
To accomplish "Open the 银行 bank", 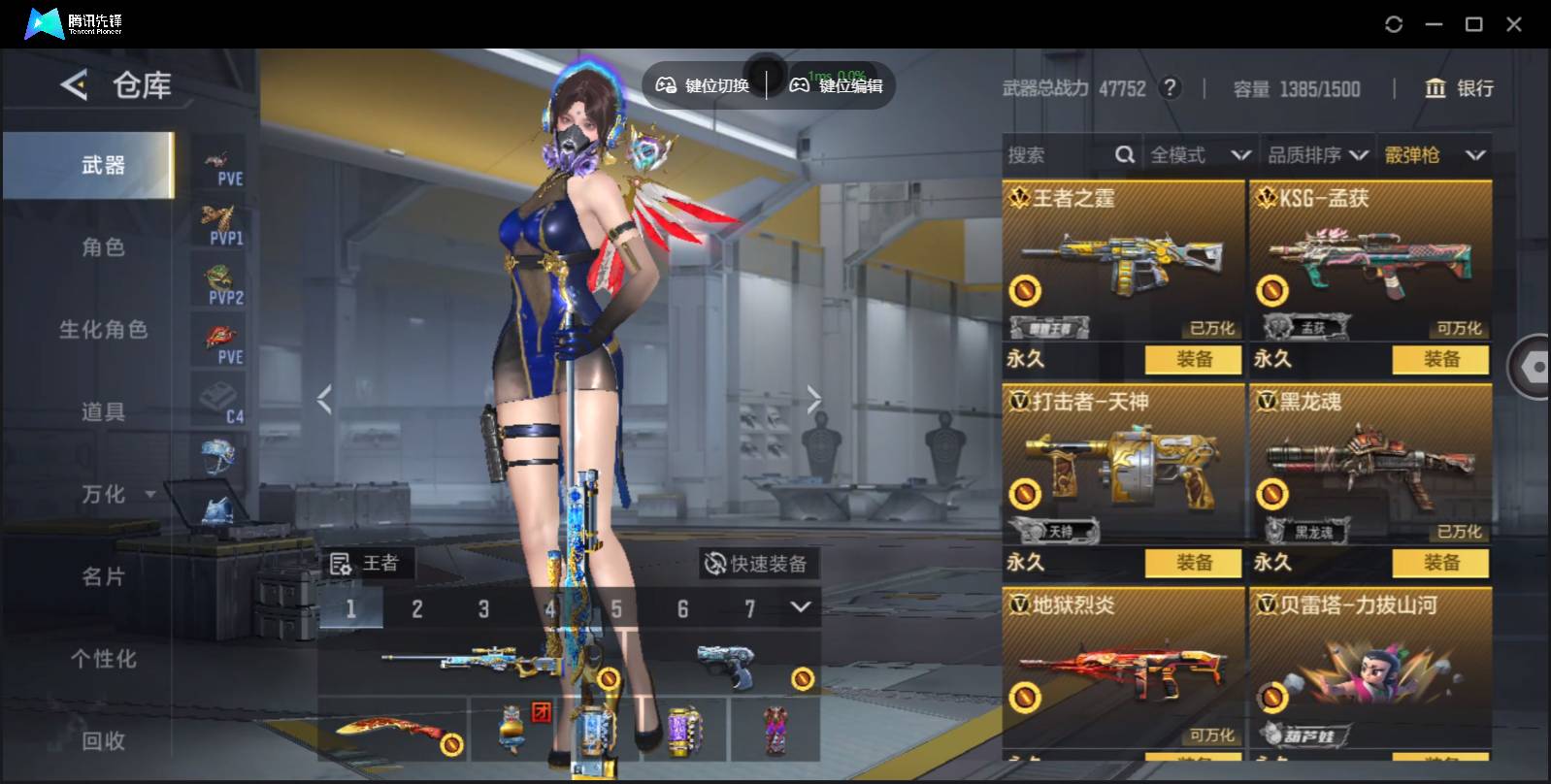I will (1459, 88).
